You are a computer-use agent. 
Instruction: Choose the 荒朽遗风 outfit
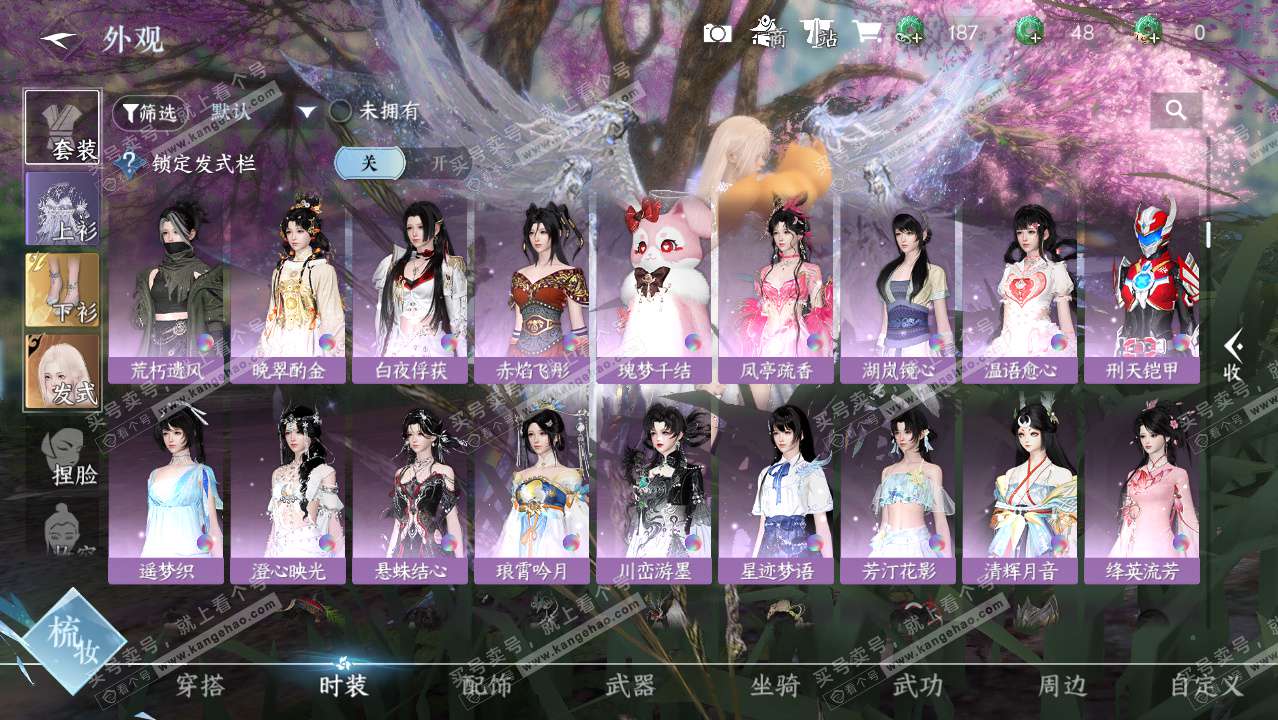(166, 290)
